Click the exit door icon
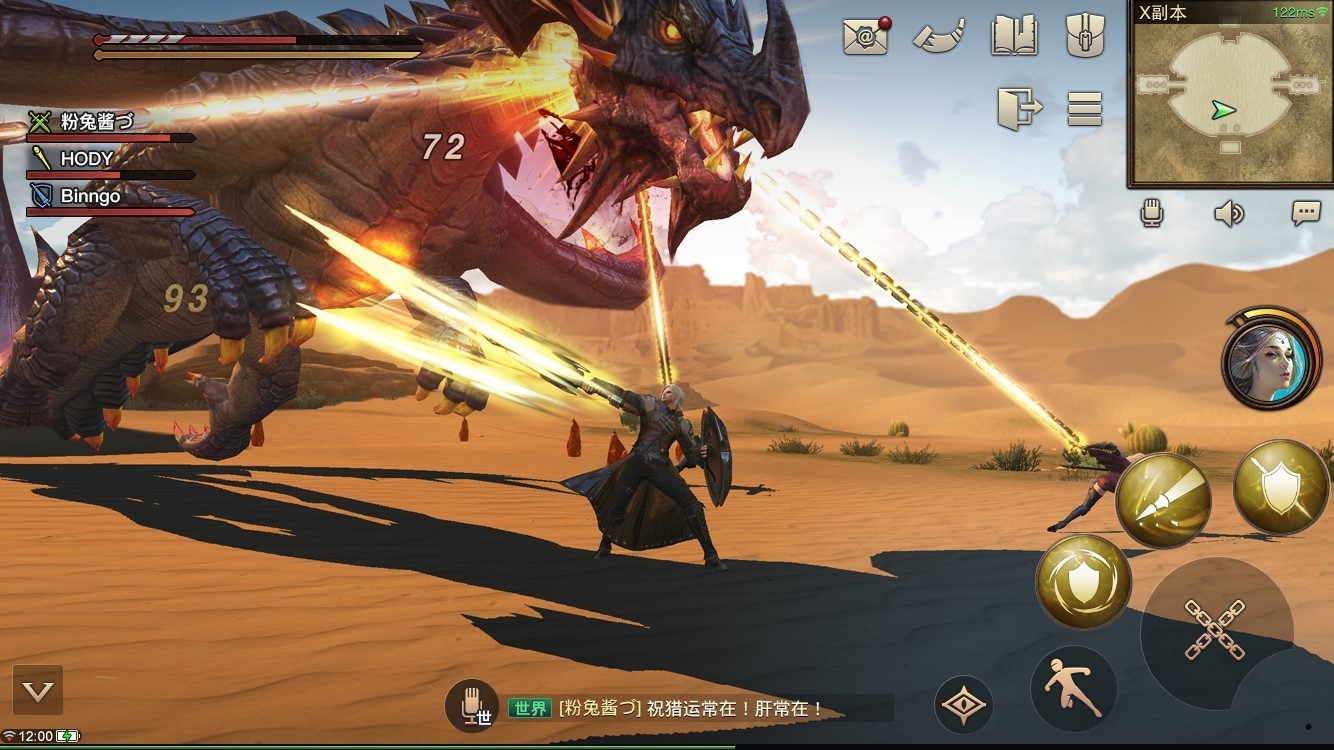The image size is (1334, 750). [x=1019, y=107]
